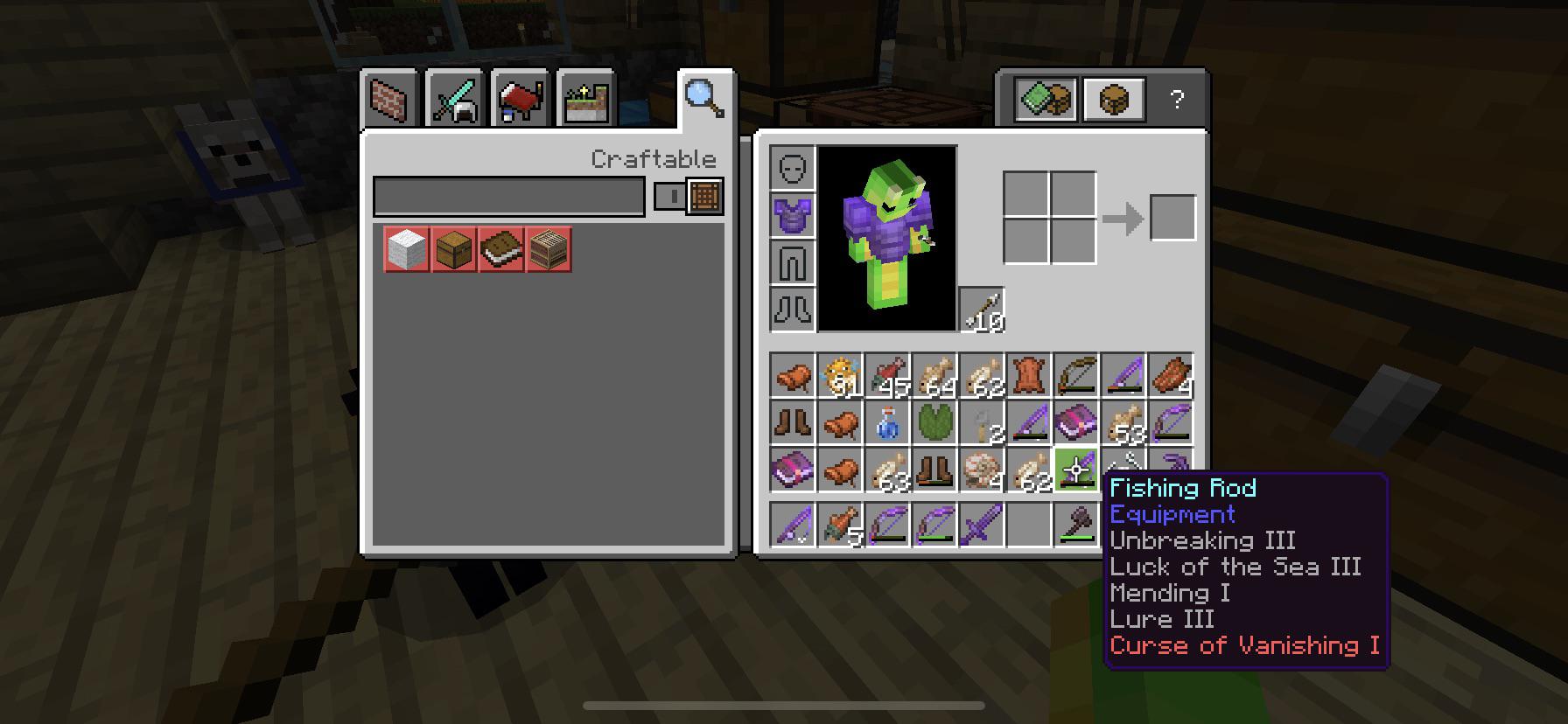Select the golden apple stack in inventory
Screen dimensions: 1568x724
tap(841, 376)
